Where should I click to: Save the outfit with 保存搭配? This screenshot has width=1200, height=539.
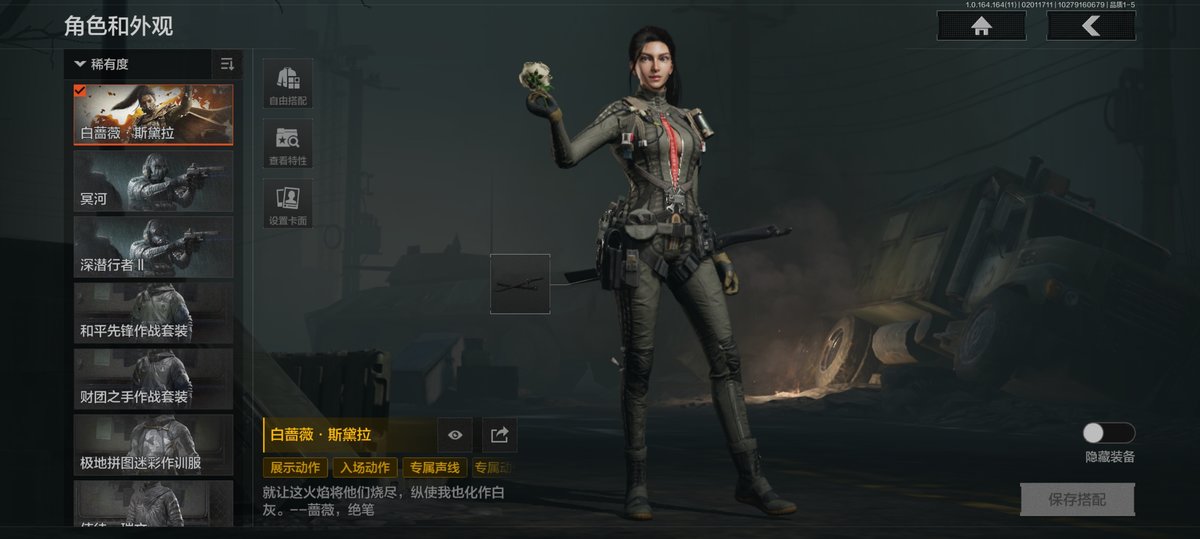coord(1077,499)
